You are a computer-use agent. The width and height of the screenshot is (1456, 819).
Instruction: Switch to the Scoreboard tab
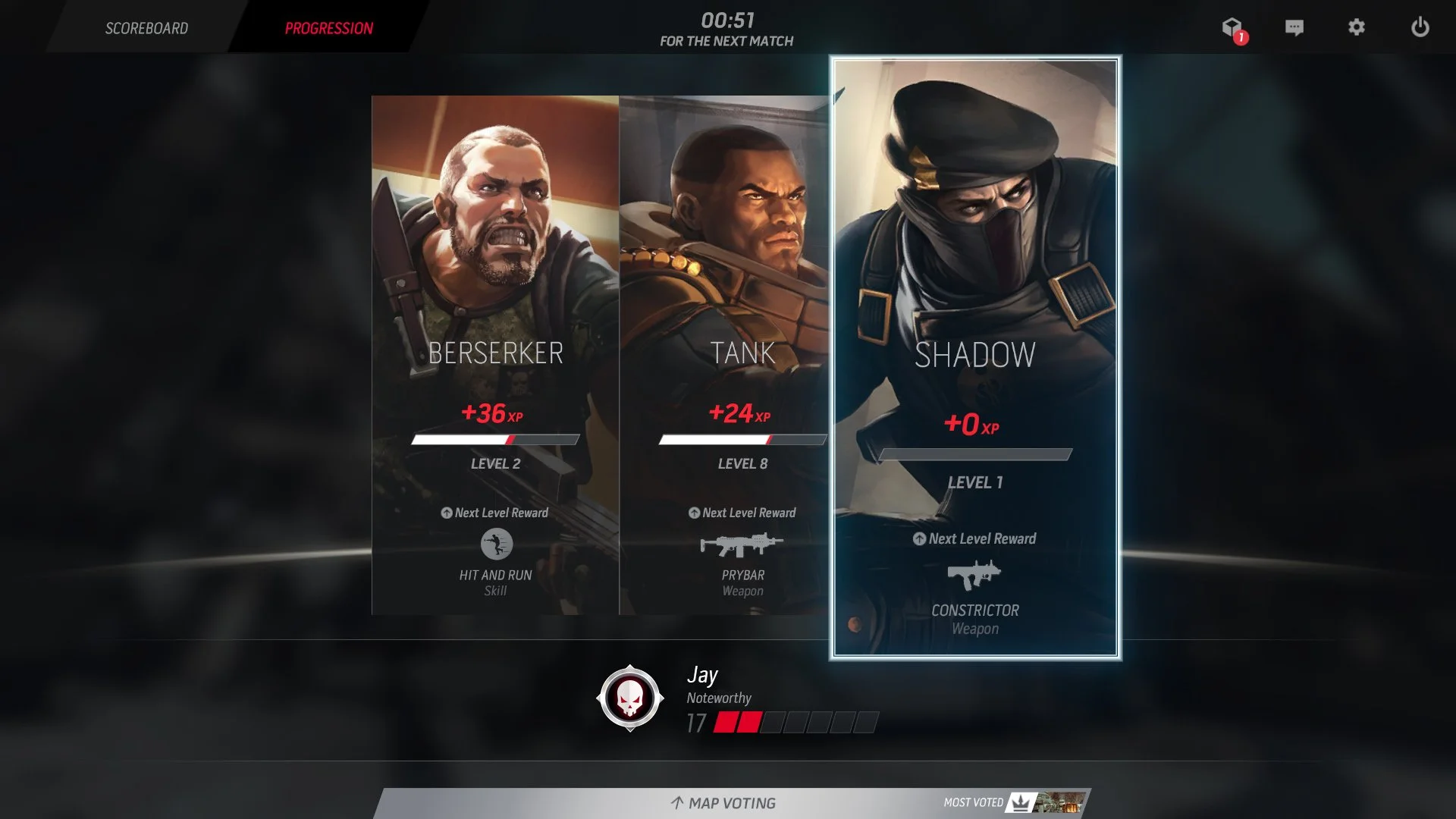coord(147,28)
